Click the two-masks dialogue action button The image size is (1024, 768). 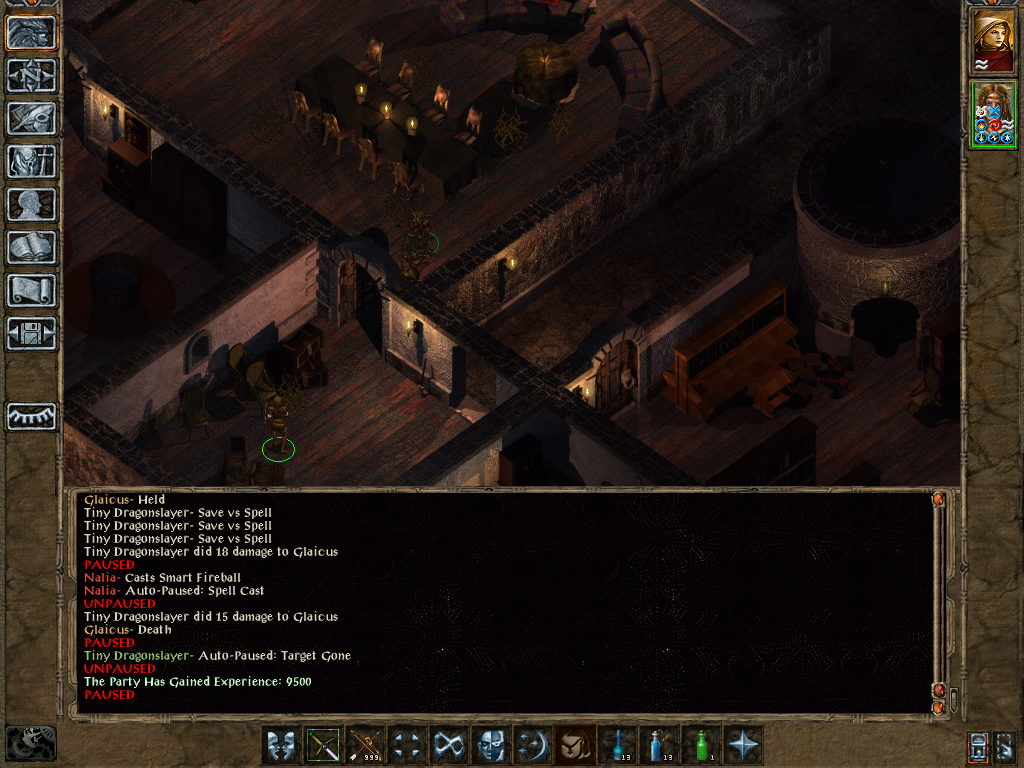click(x=280, y=745)
